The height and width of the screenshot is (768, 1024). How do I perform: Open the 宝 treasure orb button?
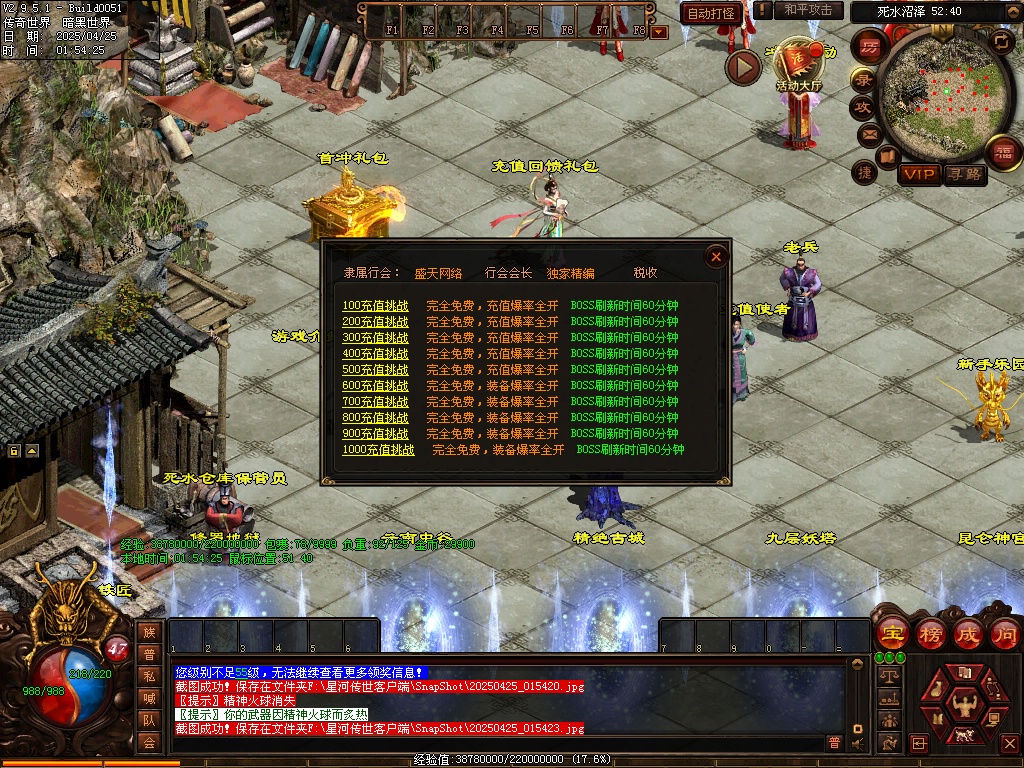(891, 634)
